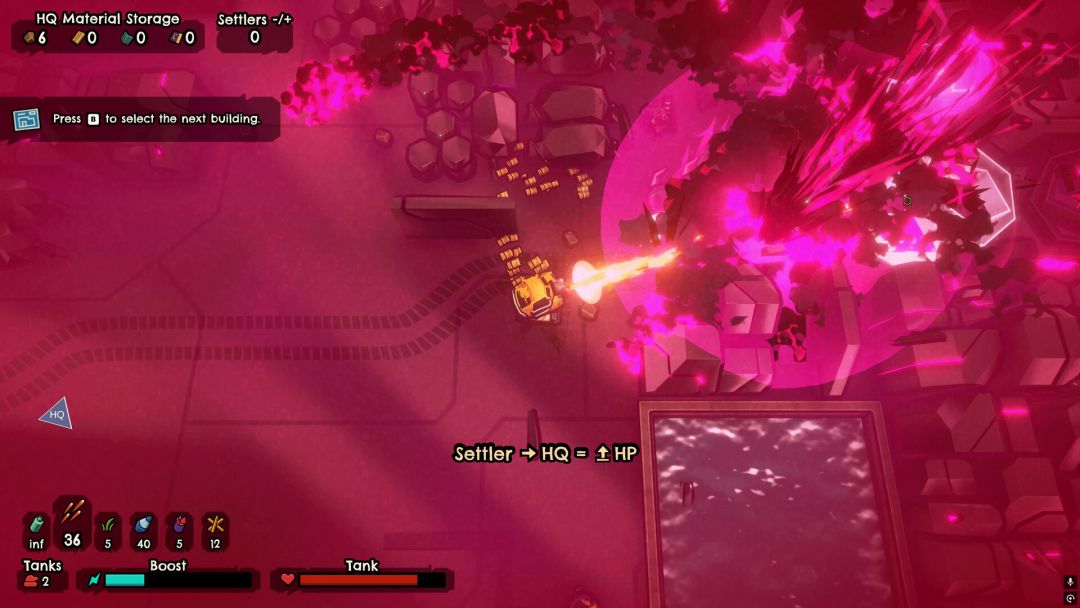
Task: Click the microphone overlay icon
Action: [1070, 581]
